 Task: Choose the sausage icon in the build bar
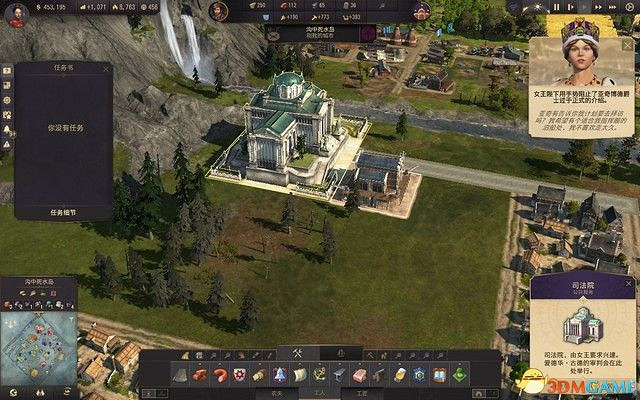pos(220,374)
